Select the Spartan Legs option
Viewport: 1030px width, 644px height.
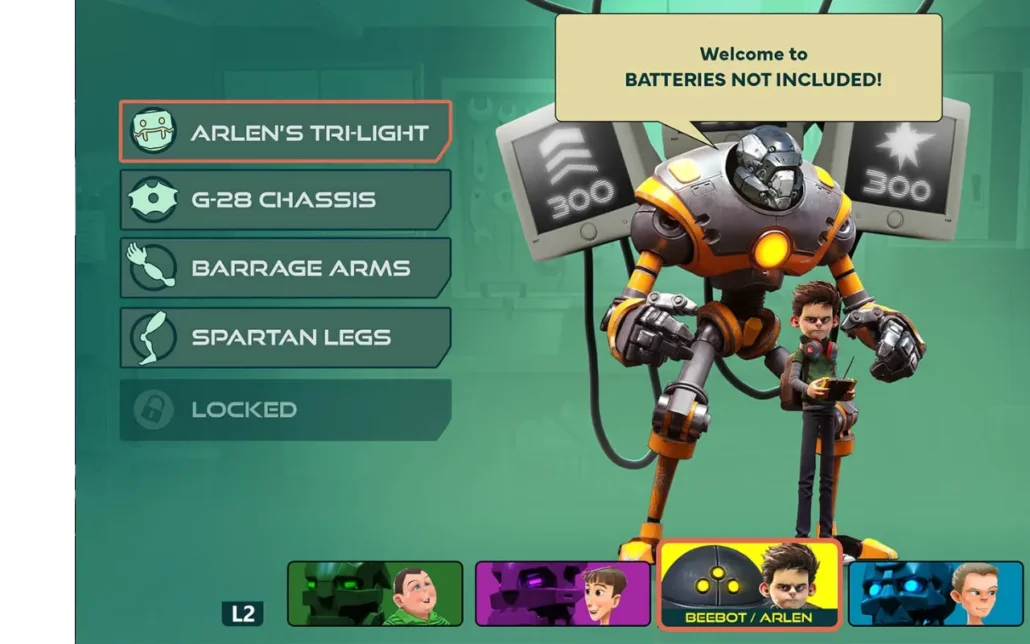tap(285, 337)
